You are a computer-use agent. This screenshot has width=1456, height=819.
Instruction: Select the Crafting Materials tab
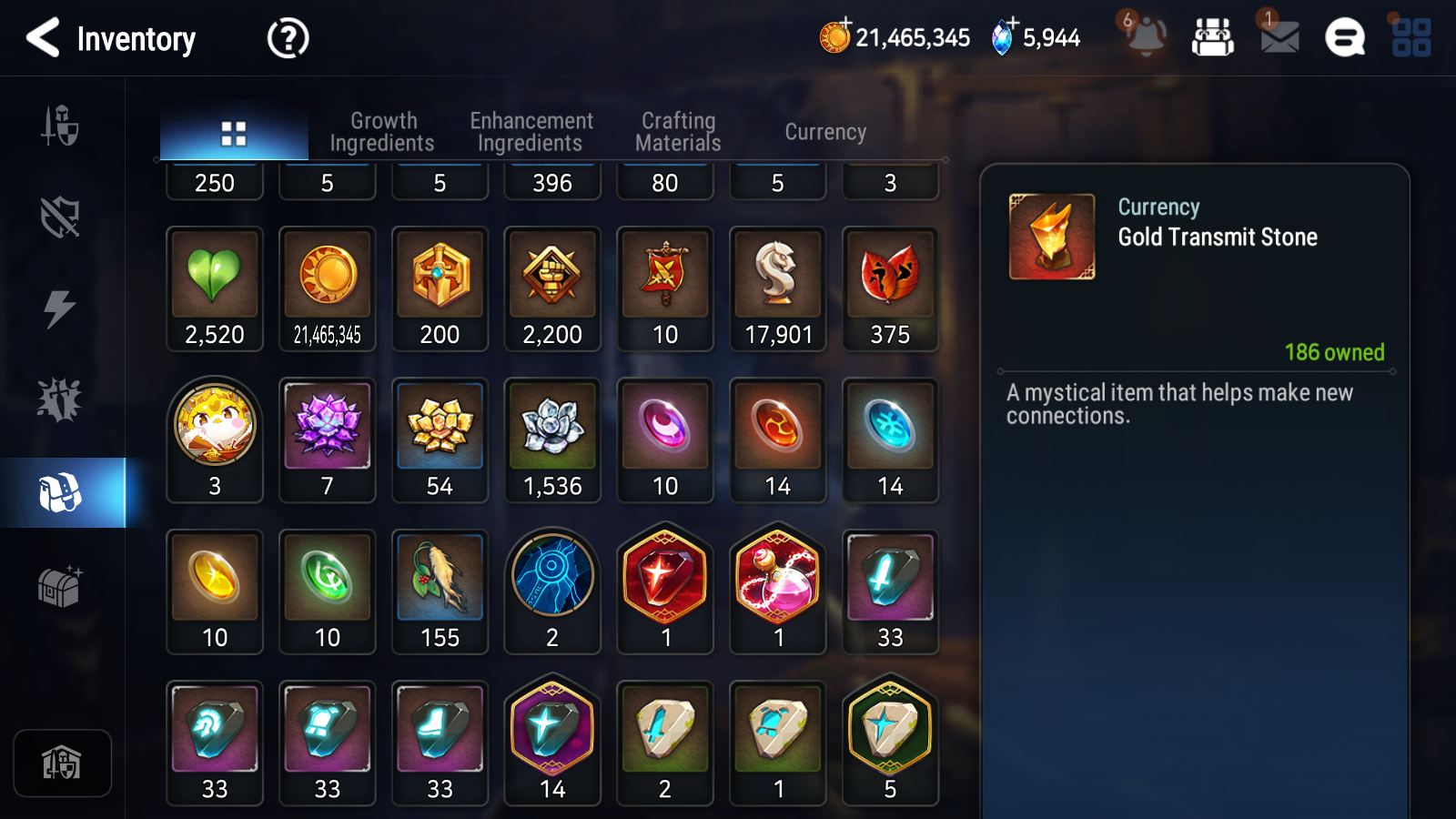678,132
